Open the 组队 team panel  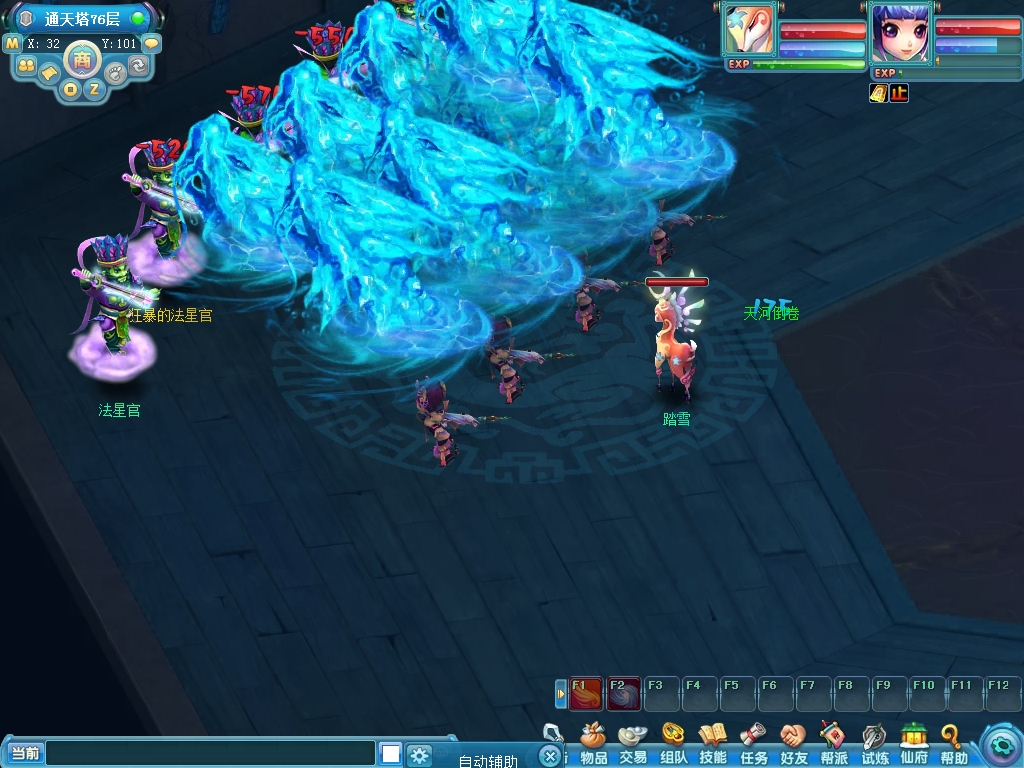coord(673,745)
